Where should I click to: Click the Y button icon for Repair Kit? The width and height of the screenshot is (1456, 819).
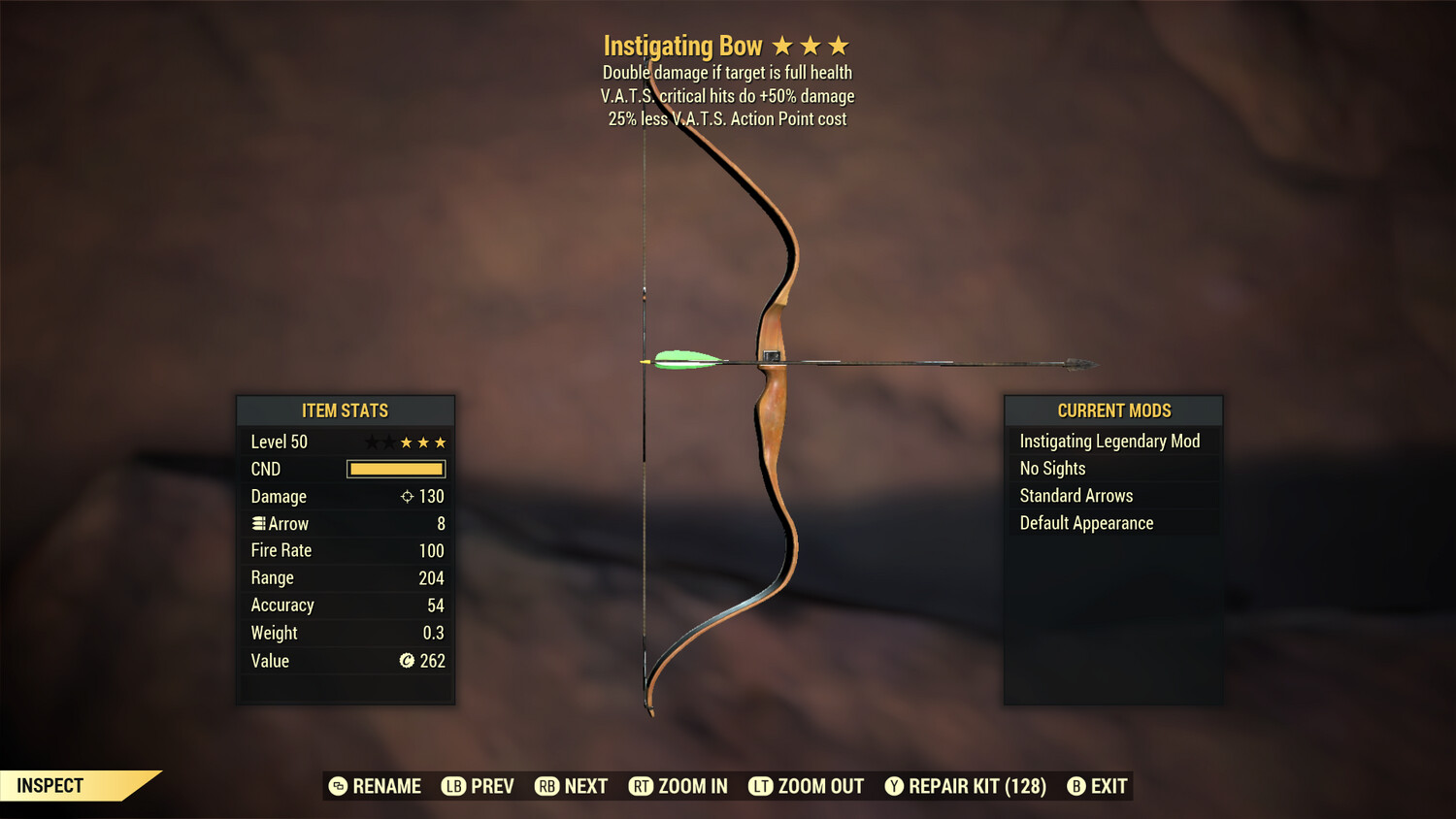click(x=894, y=786)
